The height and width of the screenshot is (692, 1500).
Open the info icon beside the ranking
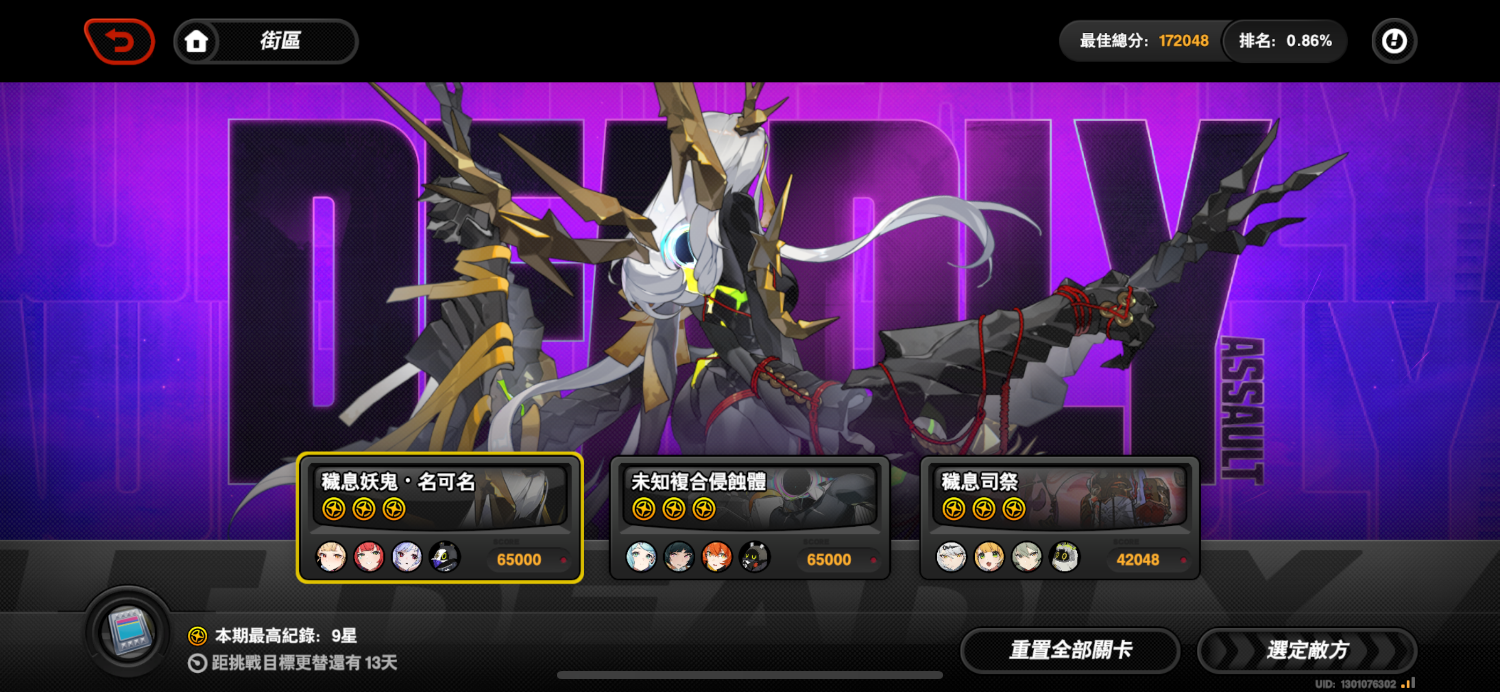1393,42
